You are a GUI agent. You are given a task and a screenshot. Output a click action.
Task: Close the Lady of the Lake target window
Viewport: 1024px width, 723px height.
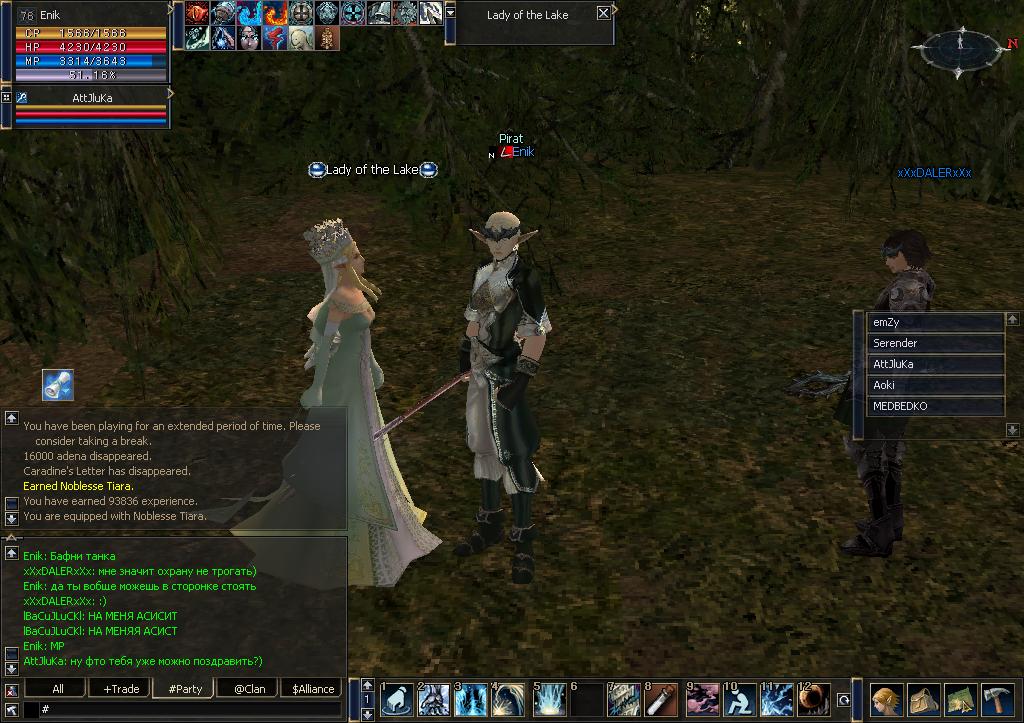[x=603, y=14]
